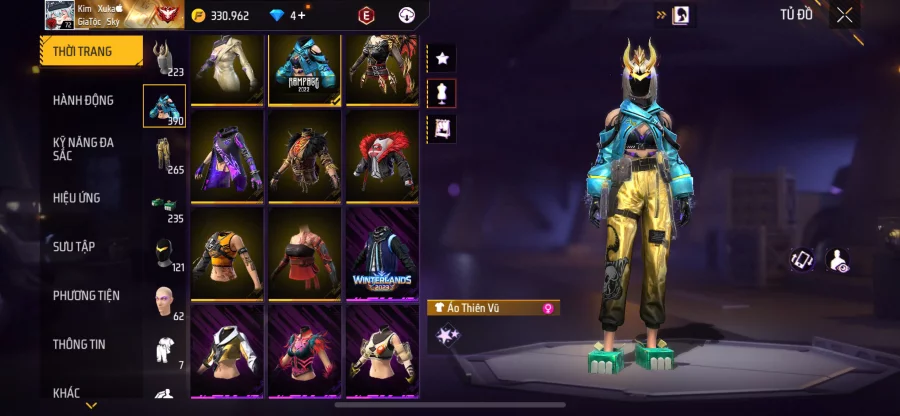Show the shoes subcategory with 235 items
Viewport: 900px width, 416px height.
[x=164, y=205]
